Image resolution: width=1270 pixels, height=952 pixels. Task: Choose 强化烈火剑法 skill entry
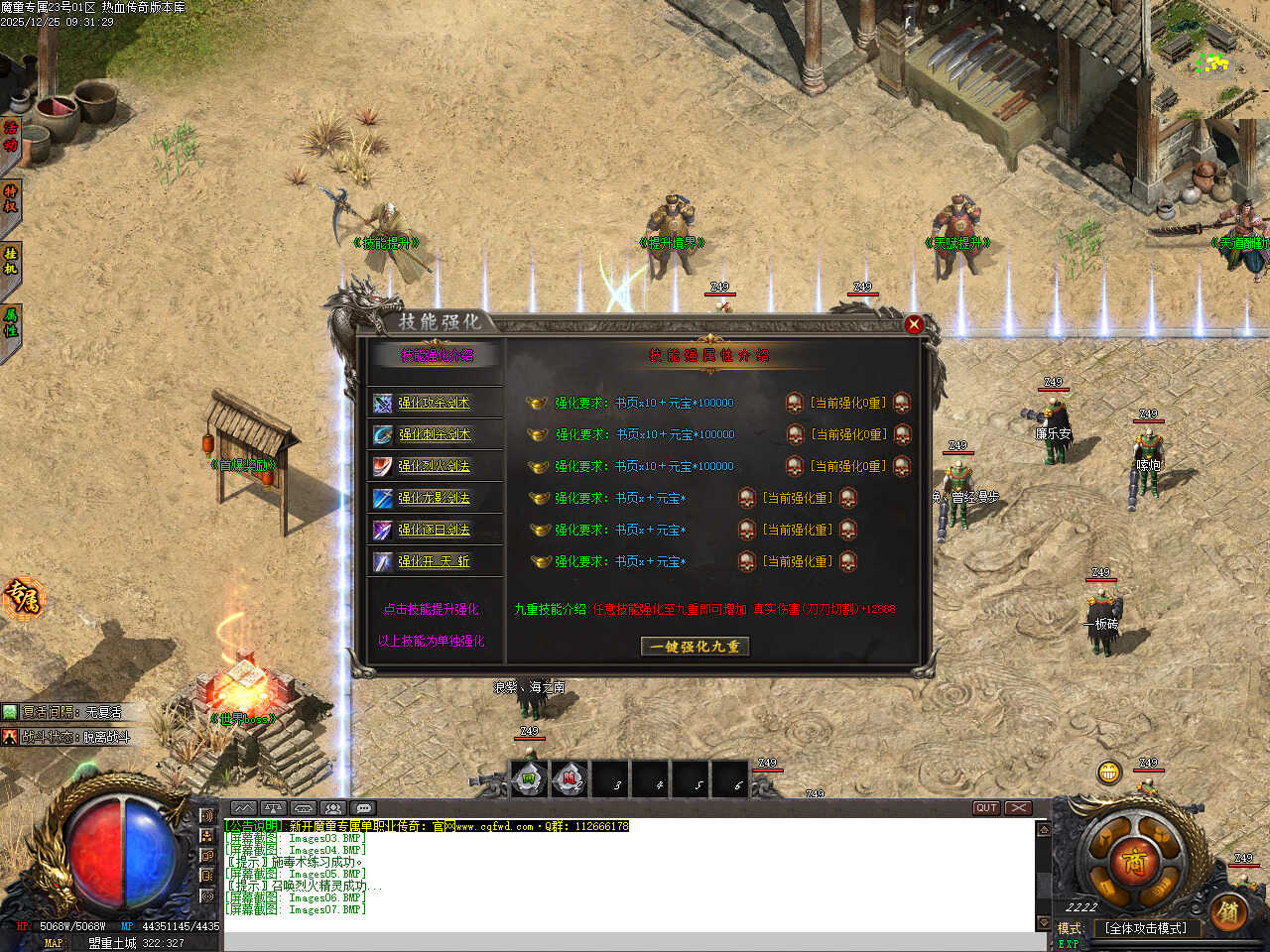tap(434, 466)
